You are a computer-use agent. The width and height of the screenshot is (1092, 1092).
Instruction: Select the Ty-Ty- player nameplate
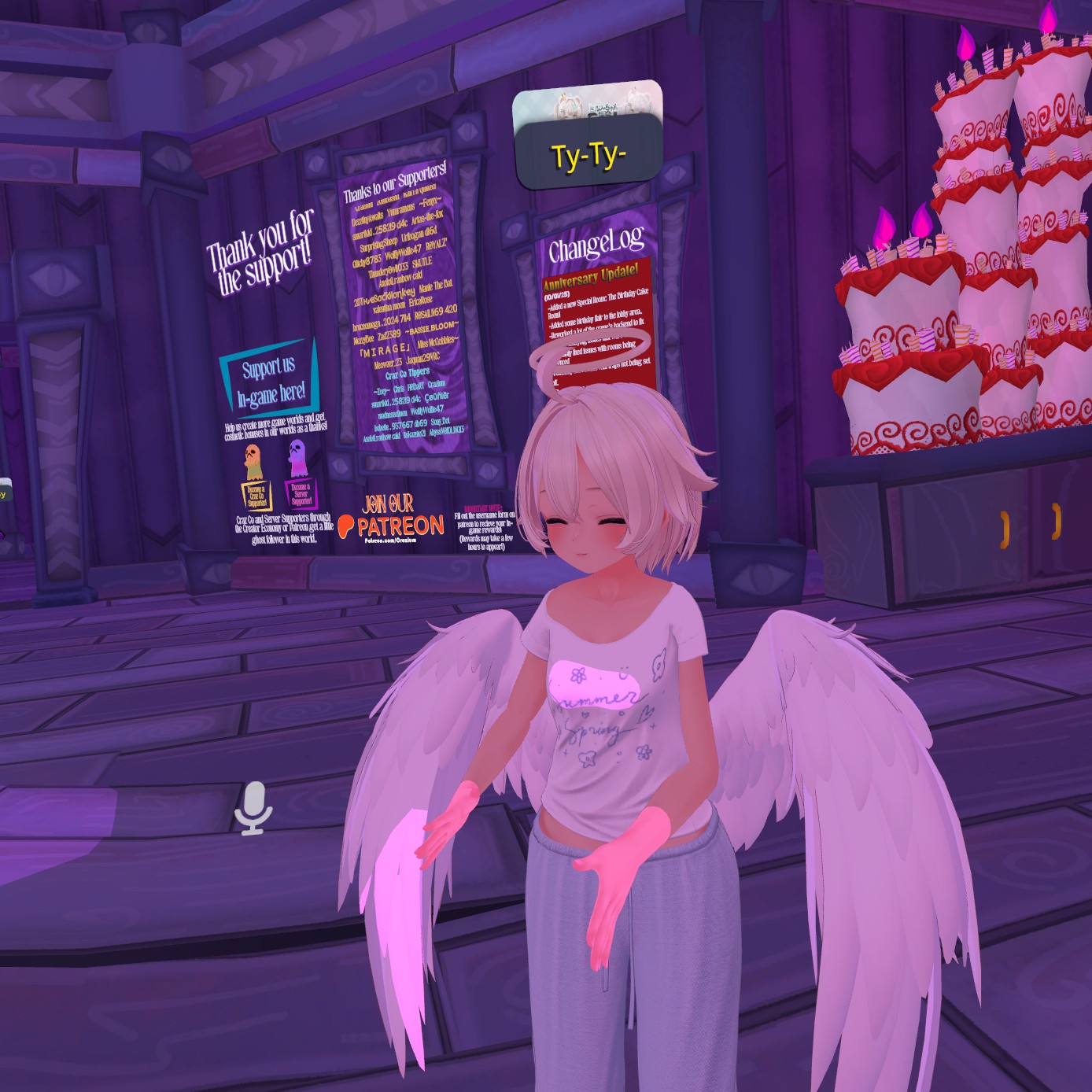tap(588, 155)
